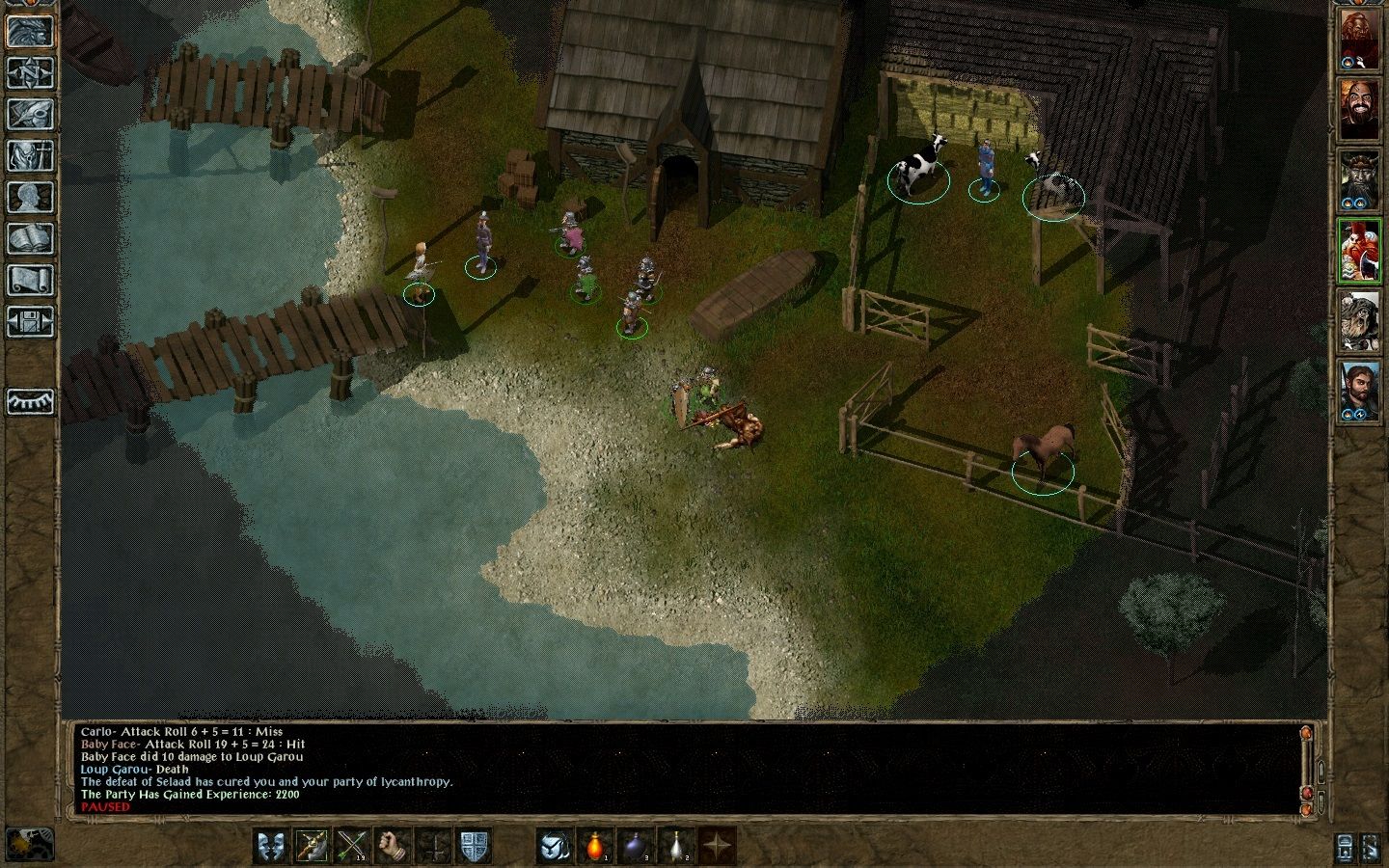This screenshot has width=1389, height=868.
Task: Select the first red-bearded party portrait
Action: tap(1359, 41)
